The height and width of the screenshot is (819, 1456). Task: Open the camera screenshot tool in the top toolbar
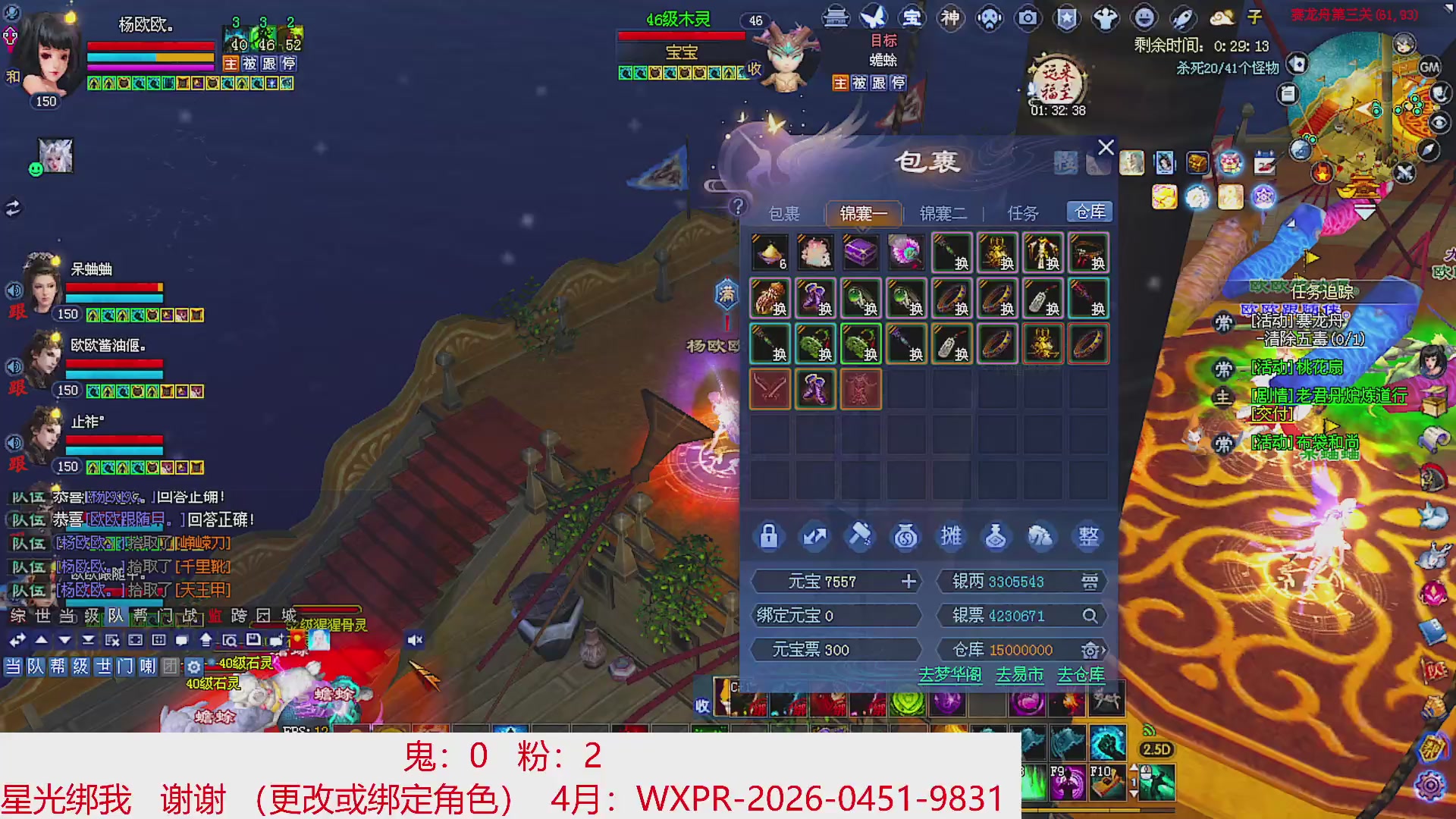click(1028, 19)
